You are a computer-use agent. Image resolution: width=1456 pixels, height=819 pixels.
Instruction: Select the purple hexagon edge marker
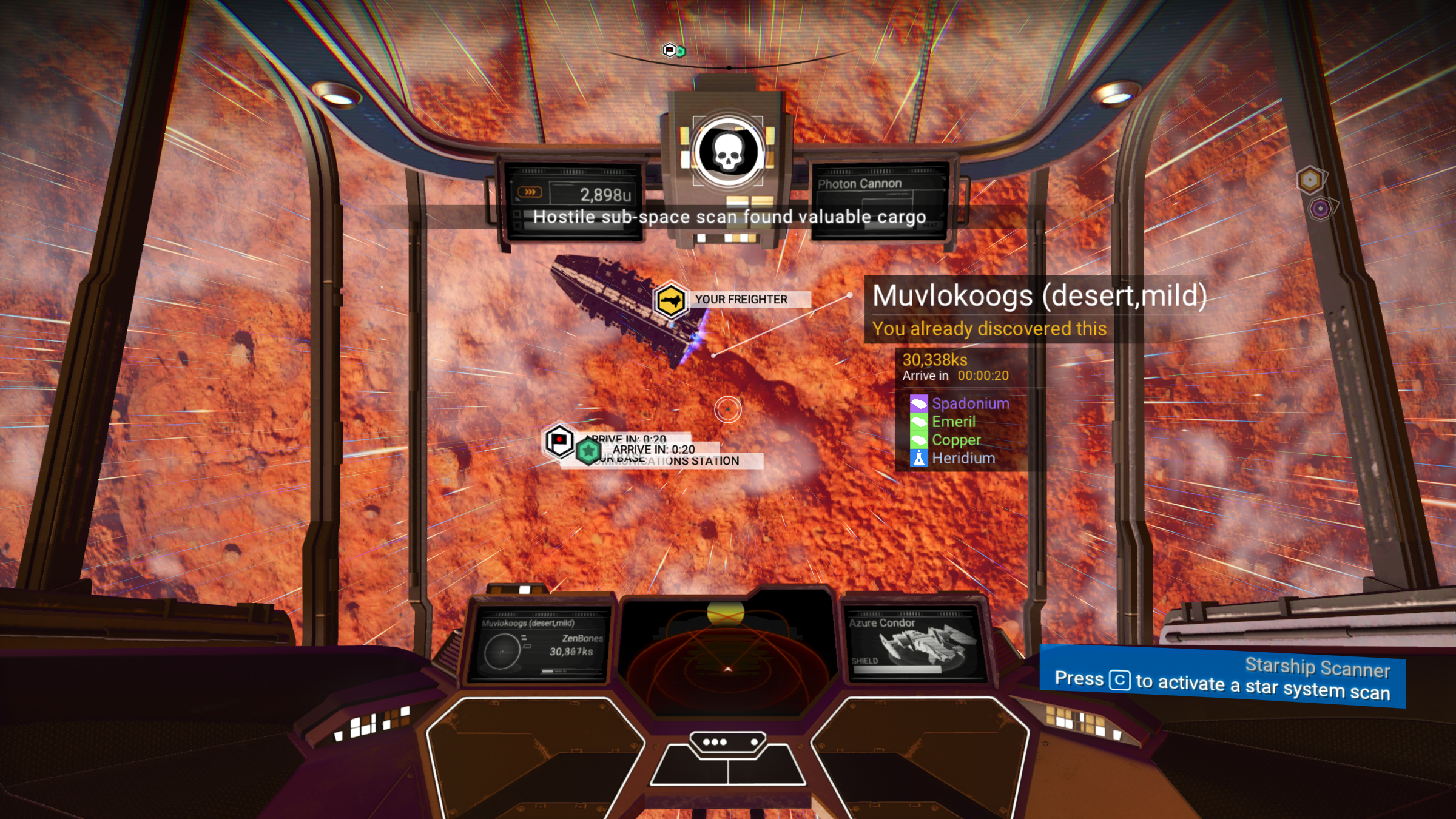(1321, 209)
